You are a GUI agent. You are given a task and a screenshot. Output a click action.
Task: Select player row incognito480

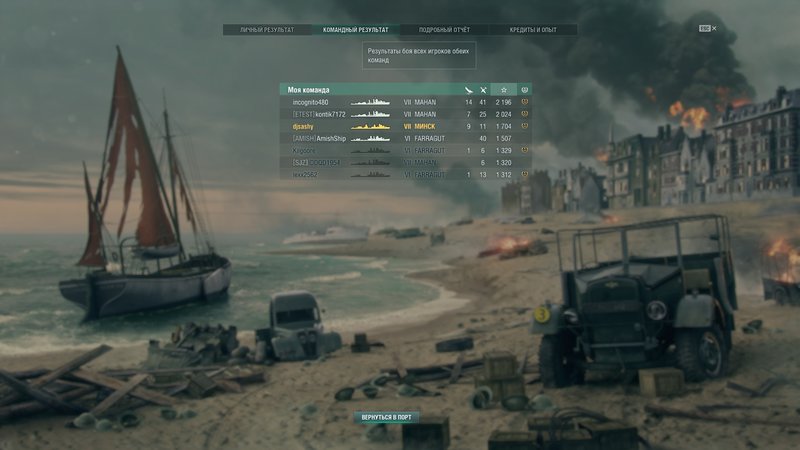point(310,102)
